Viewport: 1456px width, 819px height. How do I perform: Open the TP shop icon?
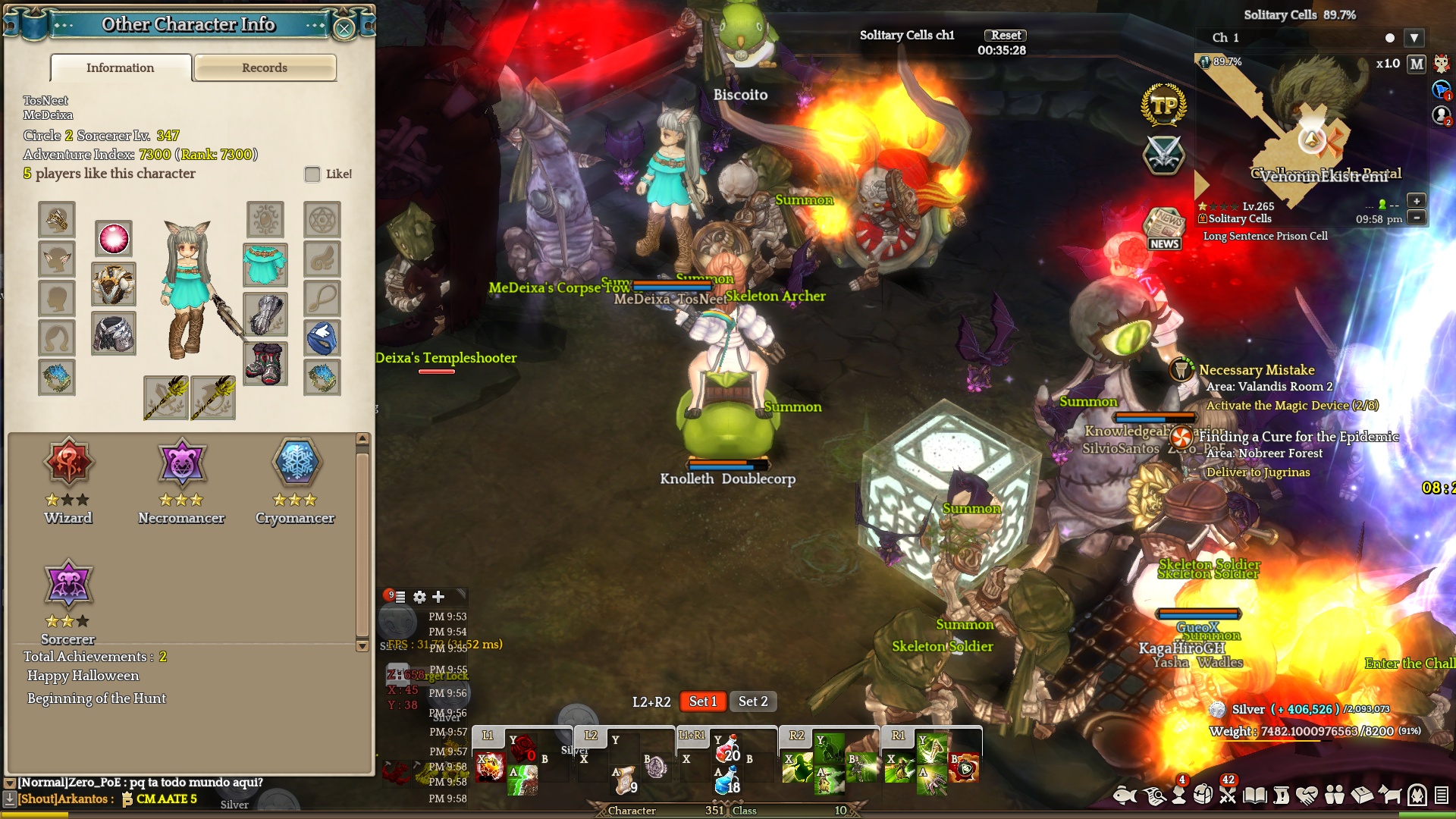click(x=1163, y=105)
